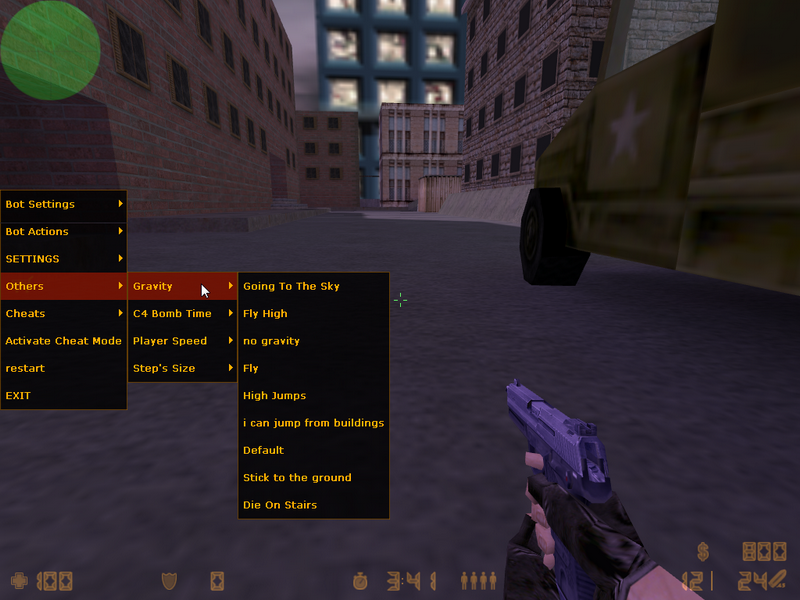
Task: Pick the High Jumps gravity option
Action: tap(312, 395)
